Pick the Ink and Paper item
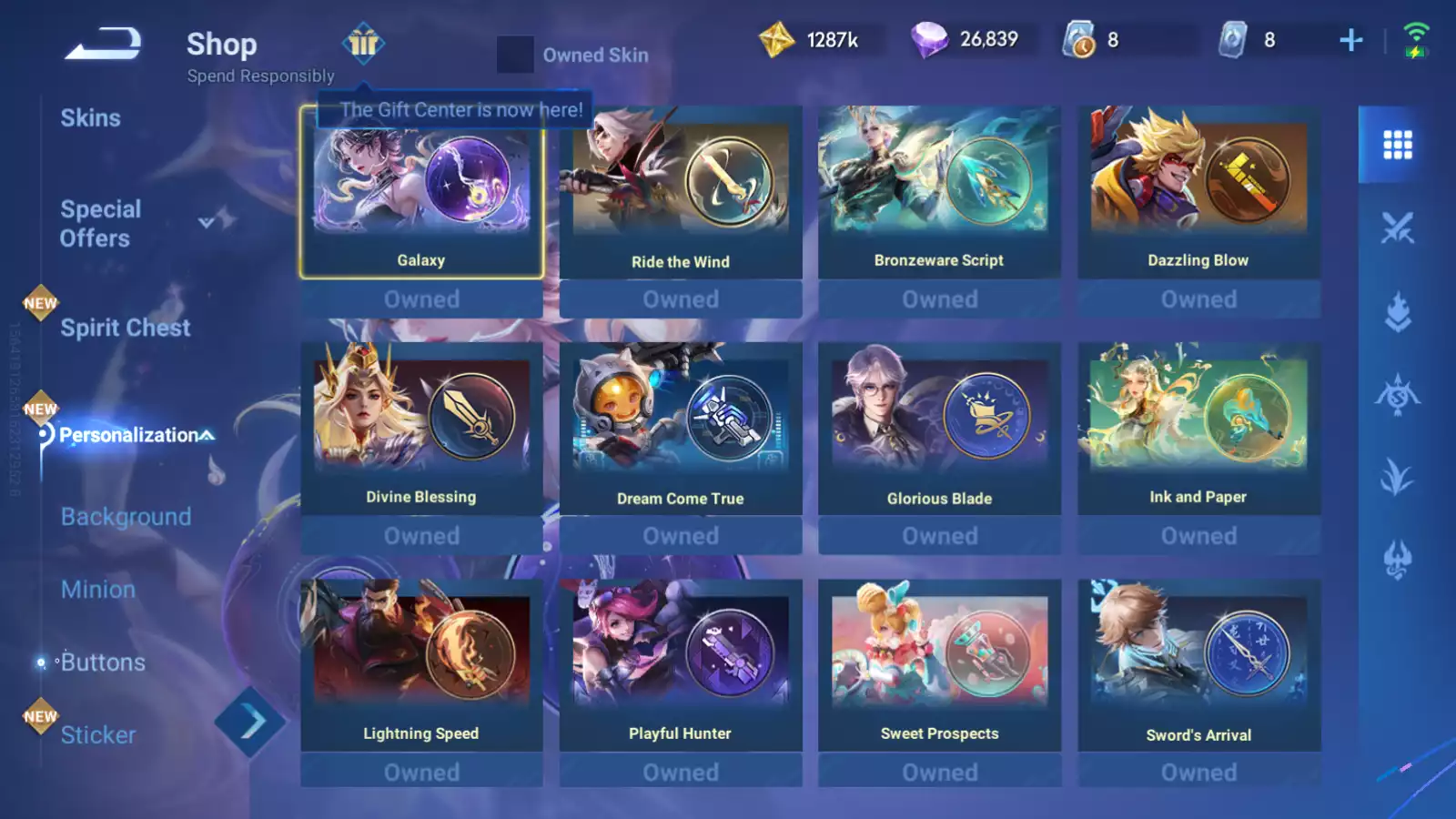 click(x=1198, y=429)
